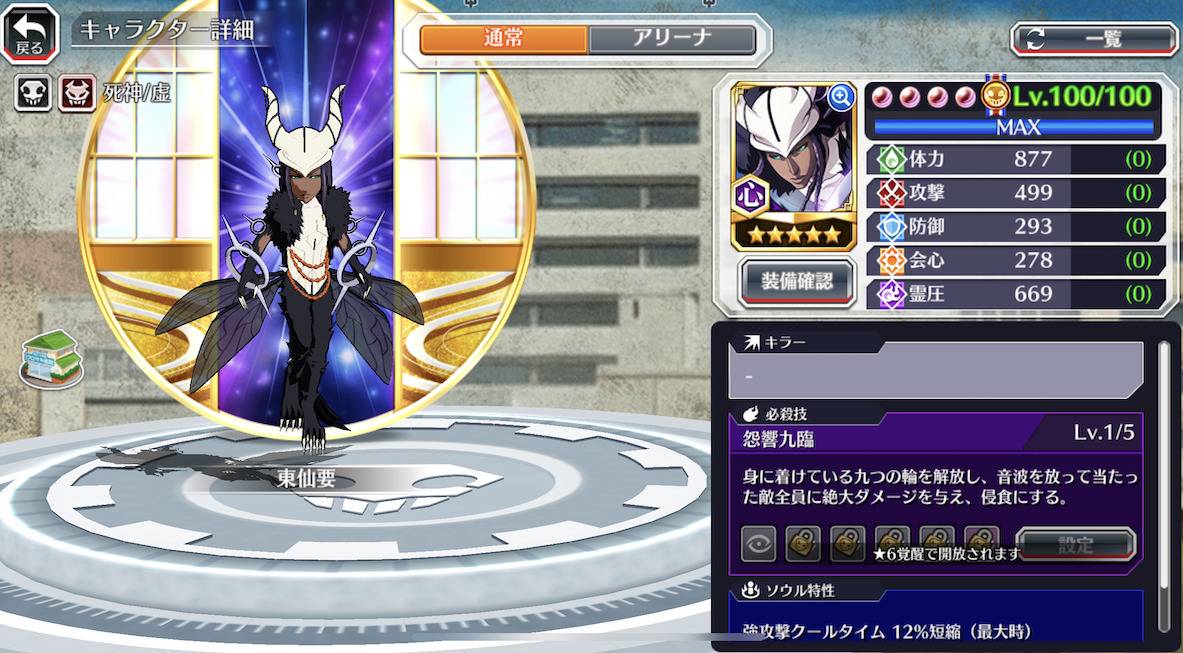Toggle the eye icon in skill row
Screen dimensions: 1183x653
pos(758,545)
